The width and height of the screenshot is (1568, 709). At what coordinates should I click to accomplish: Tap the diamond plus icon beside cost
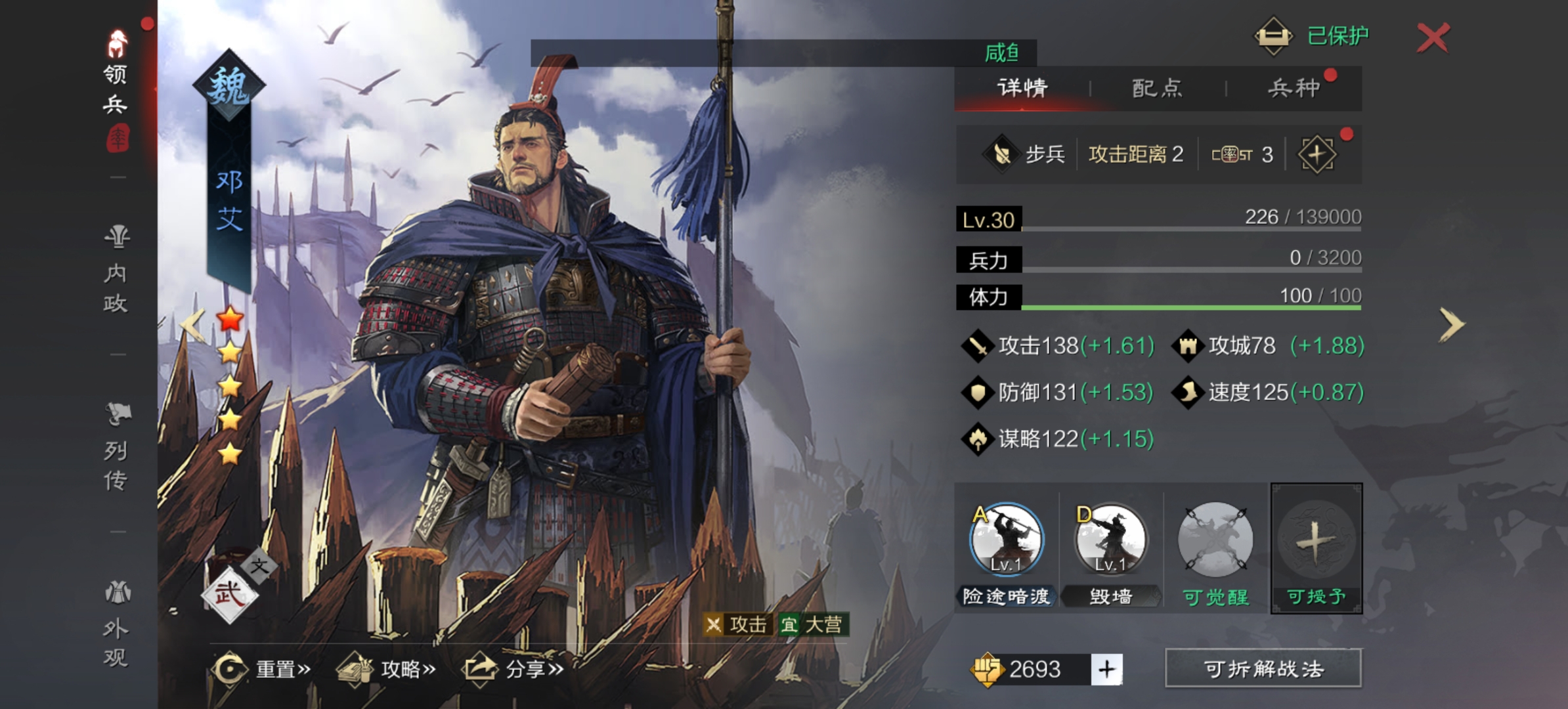tap(1317, 155)
